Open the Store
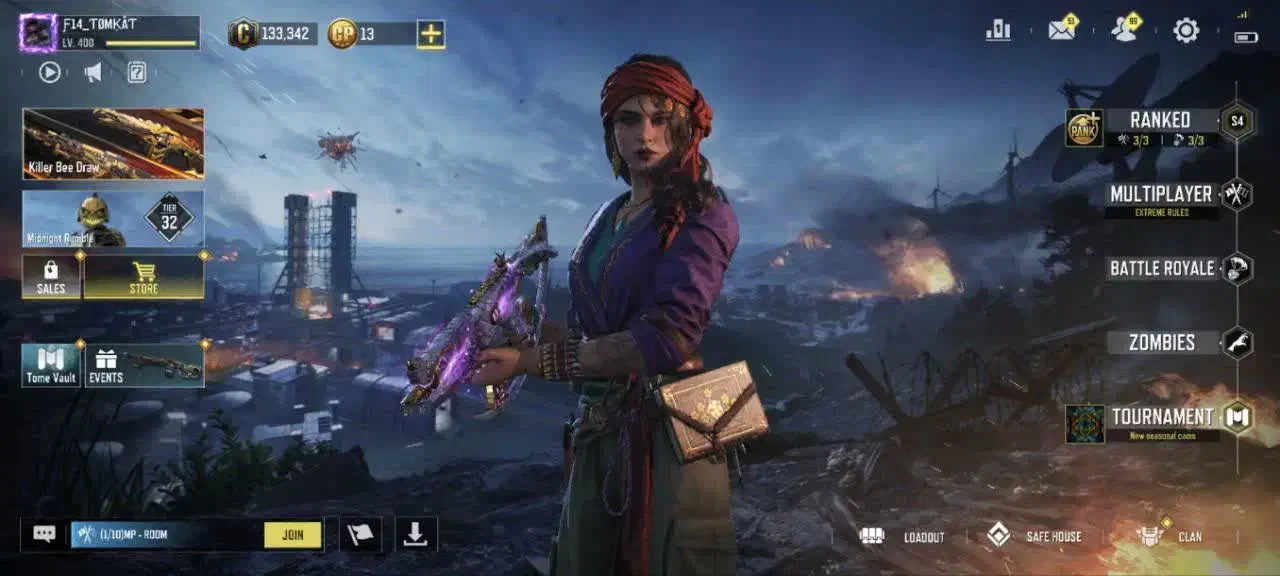 tap(144, 277)
